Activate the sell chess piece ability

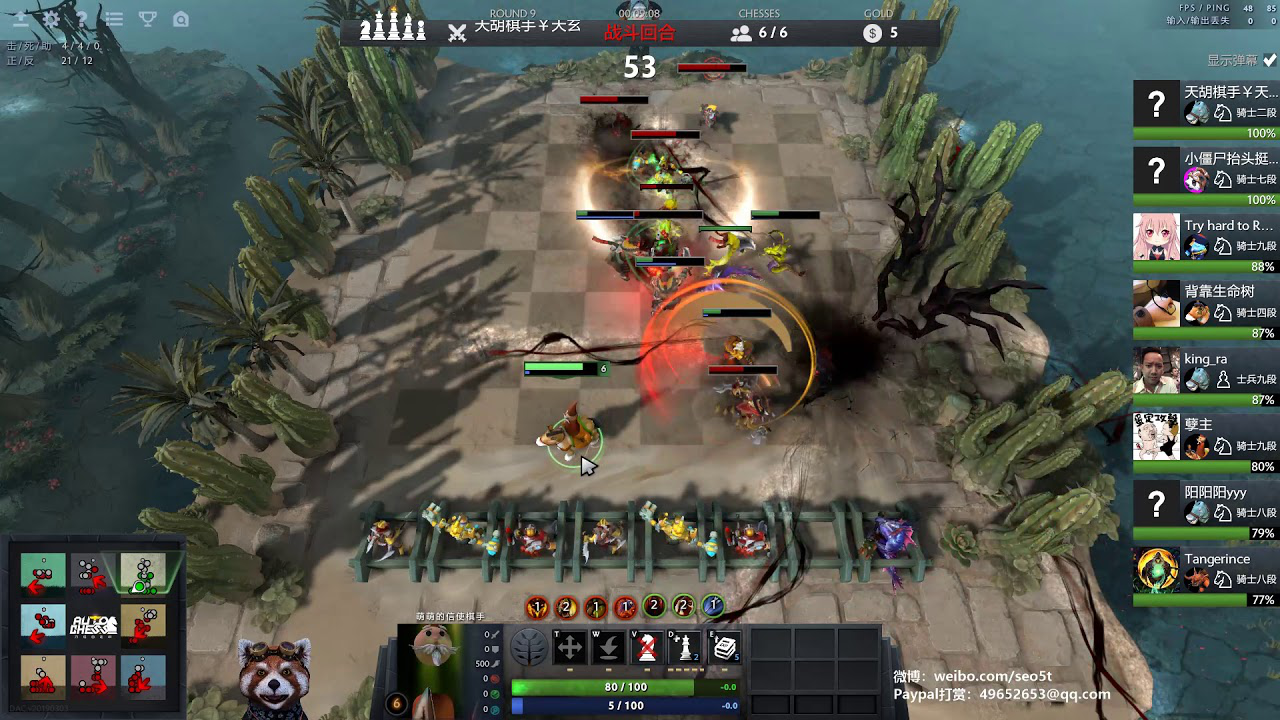coord(647,648)
